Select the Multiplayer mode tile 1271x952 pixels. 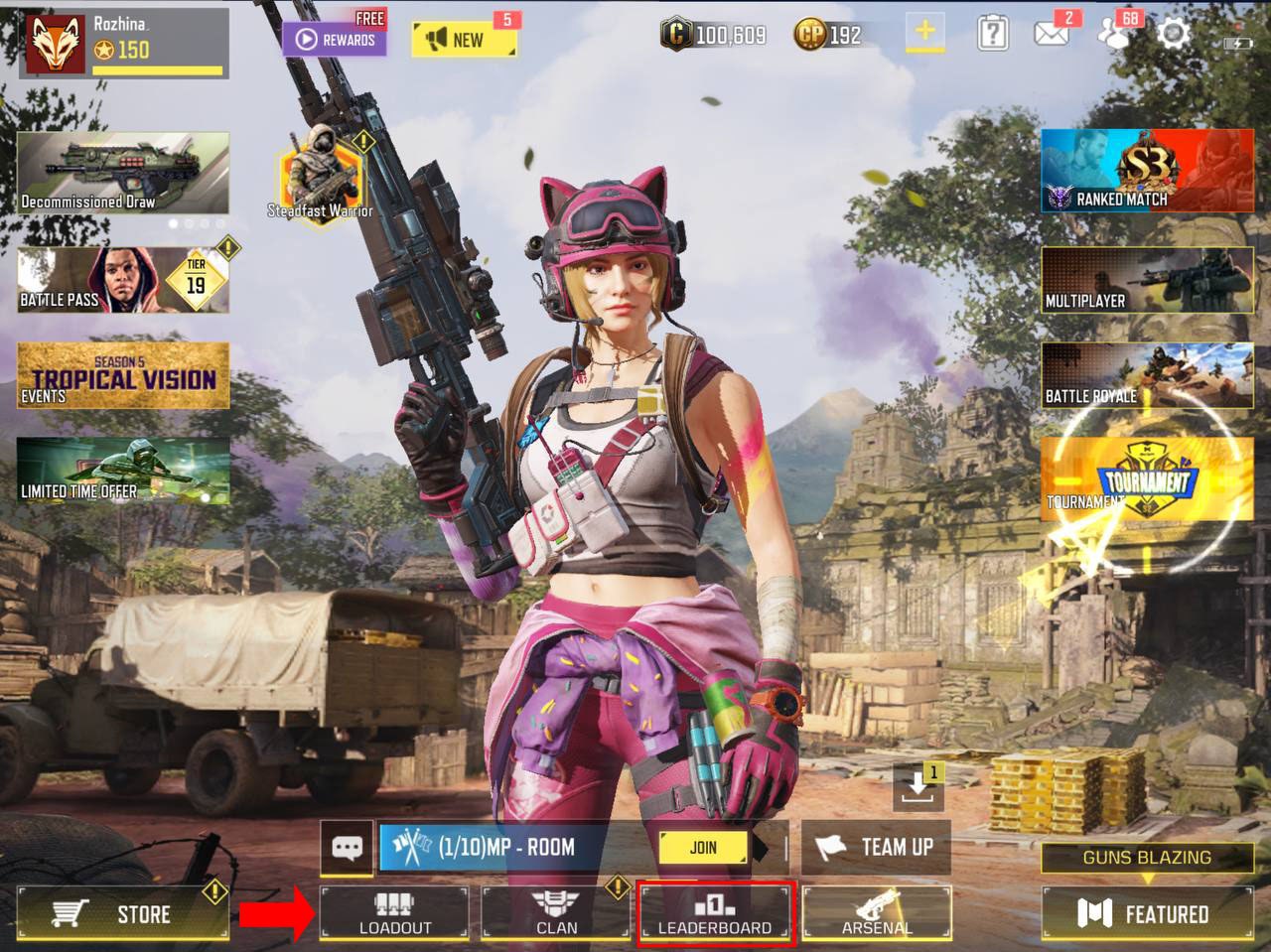click(1147, 281)
